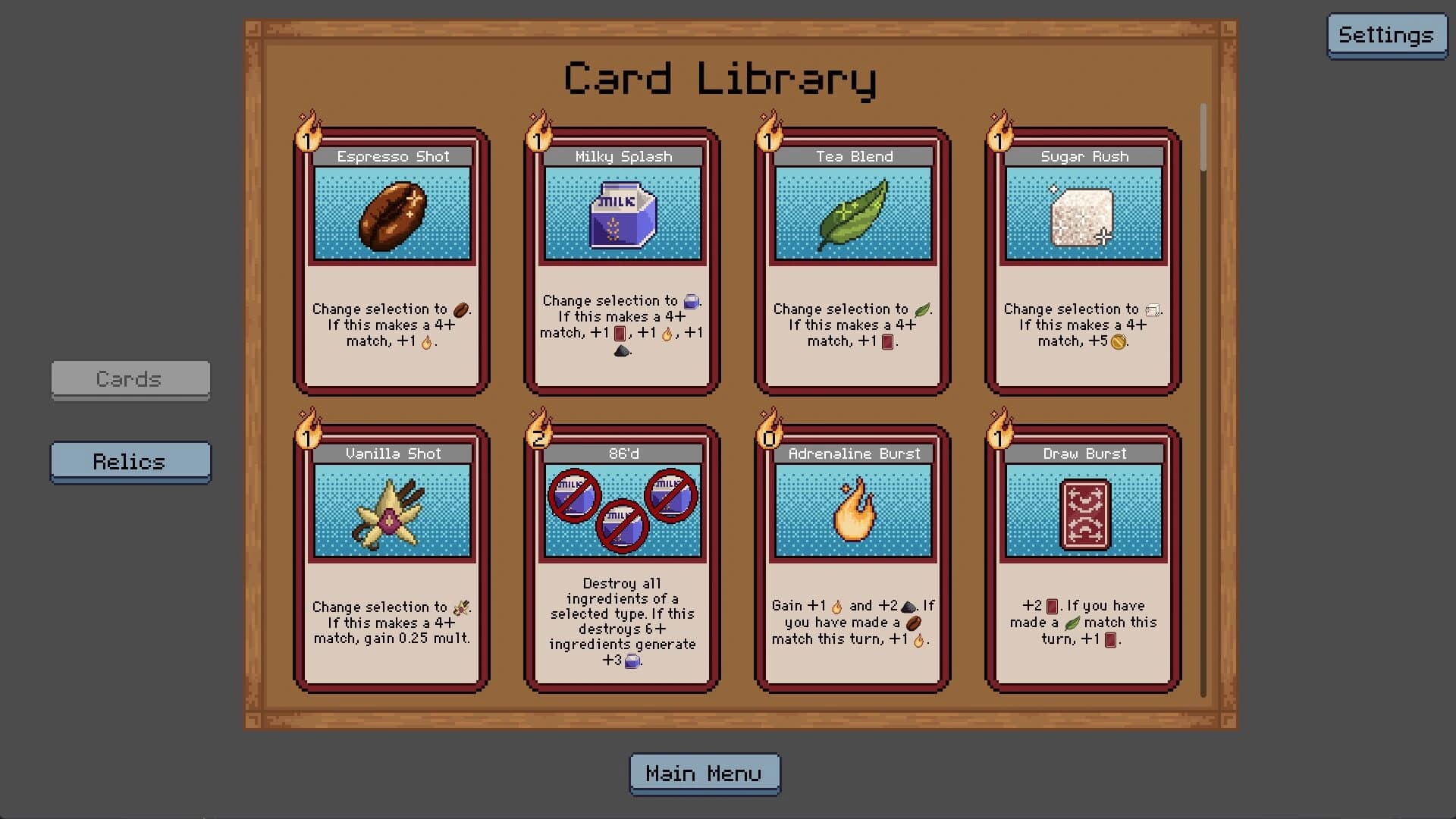Image resolution: width=1456 pixels, height=819 pixels.
Task: Switch to the Cards tab
Action: pyautogui.click(x=130, y=380)
